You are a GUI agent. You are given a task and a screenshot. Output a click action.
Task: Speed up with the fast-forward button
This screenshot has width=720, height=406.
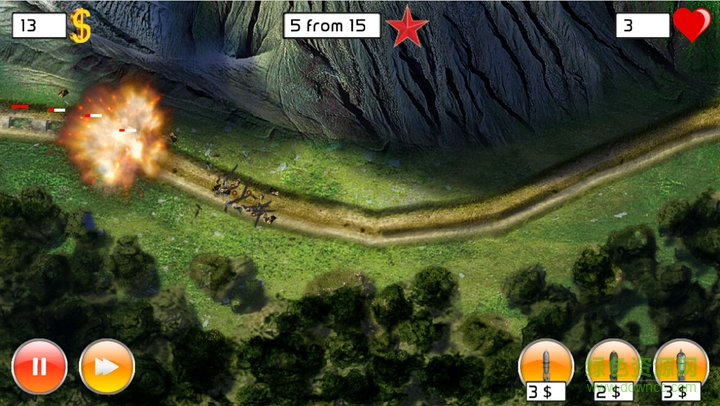[x=107, y=367]
